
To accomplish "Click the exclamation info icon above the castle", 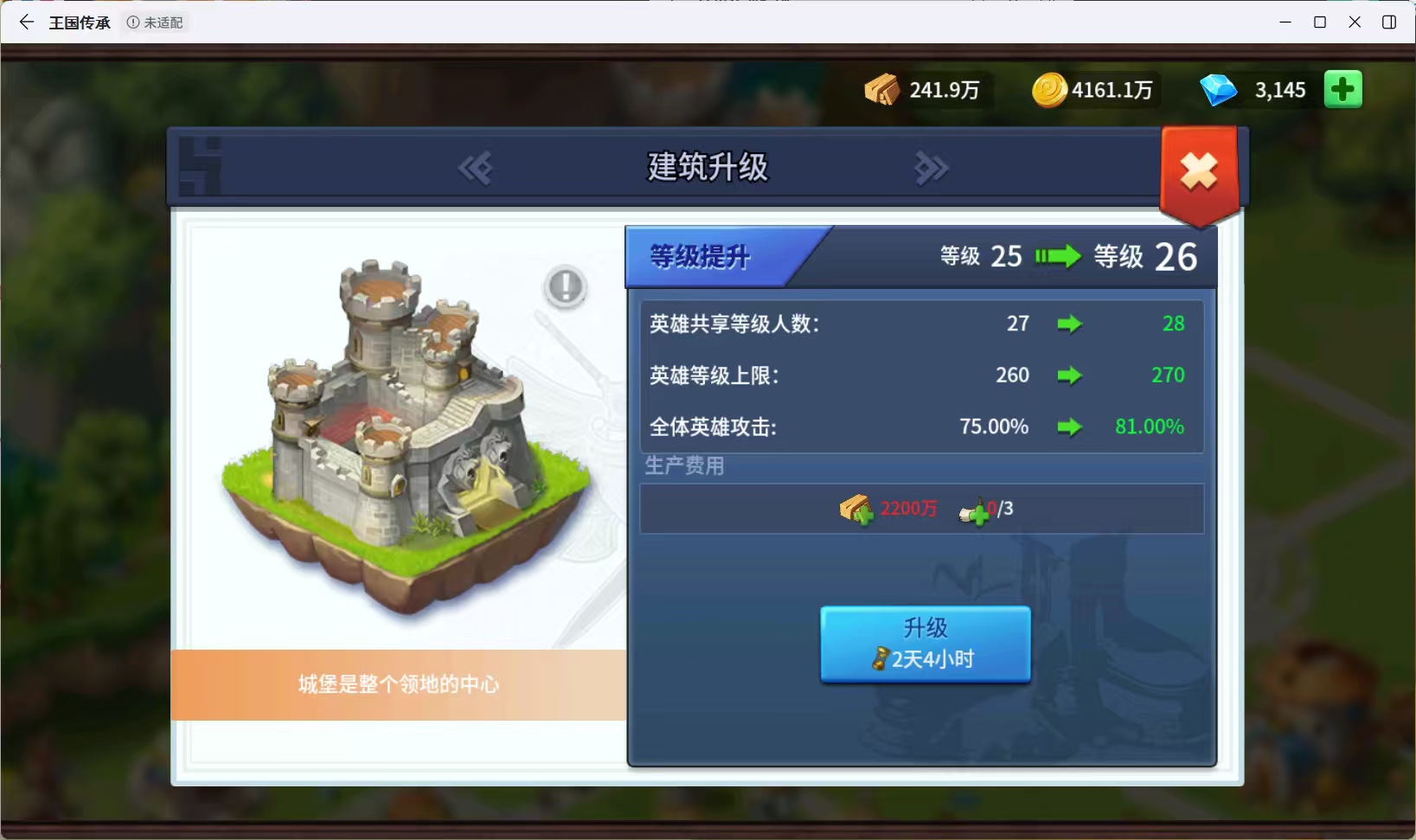I will (x=564, y=286).
